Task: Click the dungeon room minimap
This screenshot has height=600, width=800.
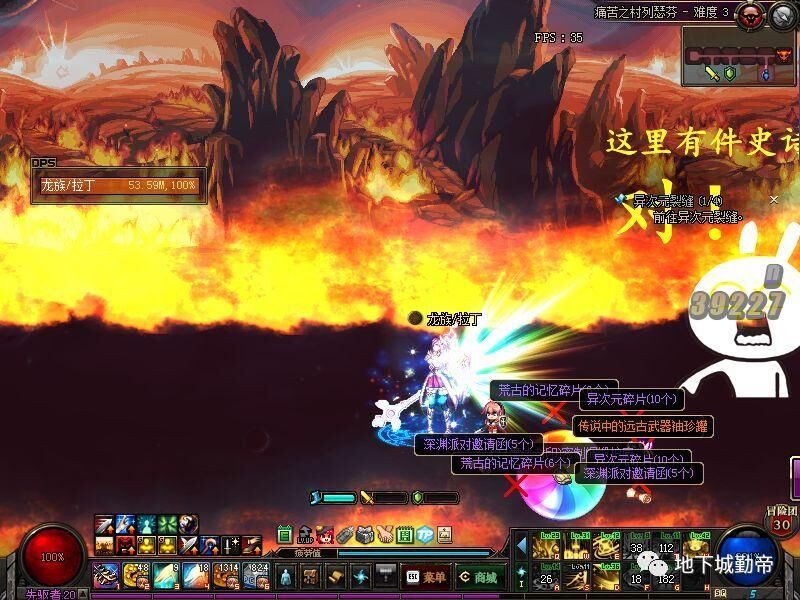Action: coord(738,56)
